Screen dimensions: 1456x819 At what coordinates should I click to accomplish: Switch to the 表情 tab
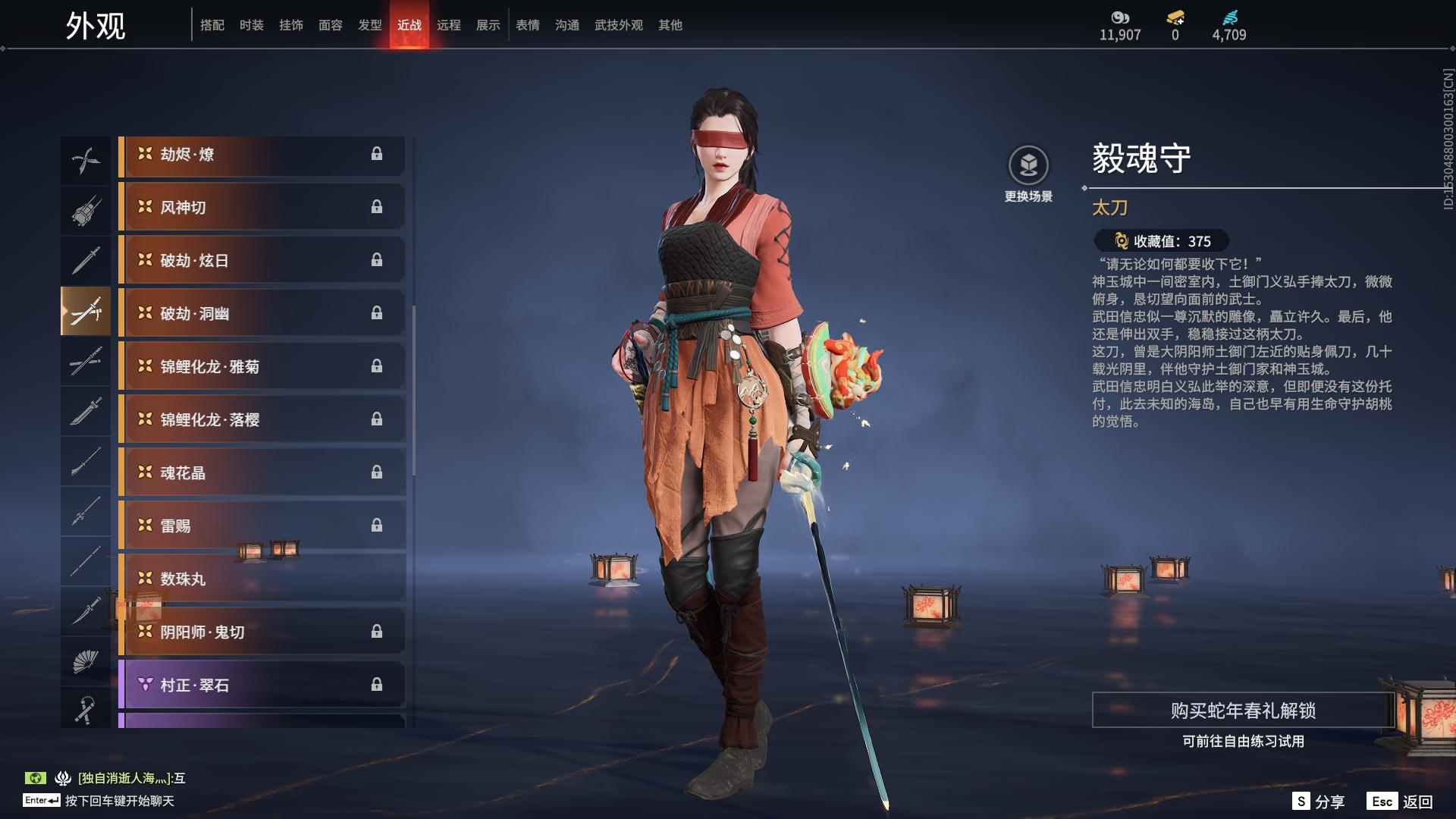[527, 24]
